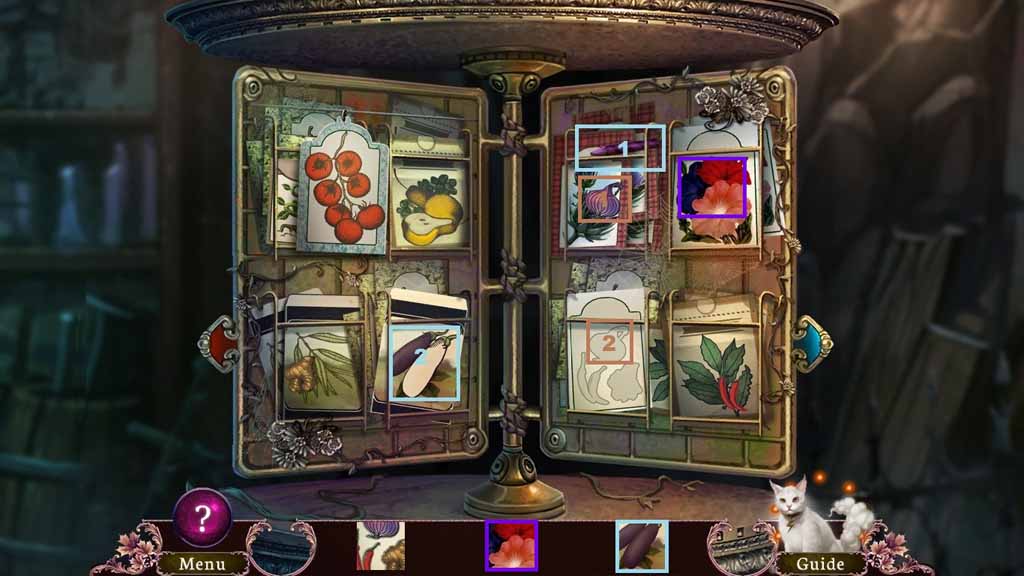Click the blue gem on the rack's side
Viewport: 1024px width, 576px height.
pos(812,343)
